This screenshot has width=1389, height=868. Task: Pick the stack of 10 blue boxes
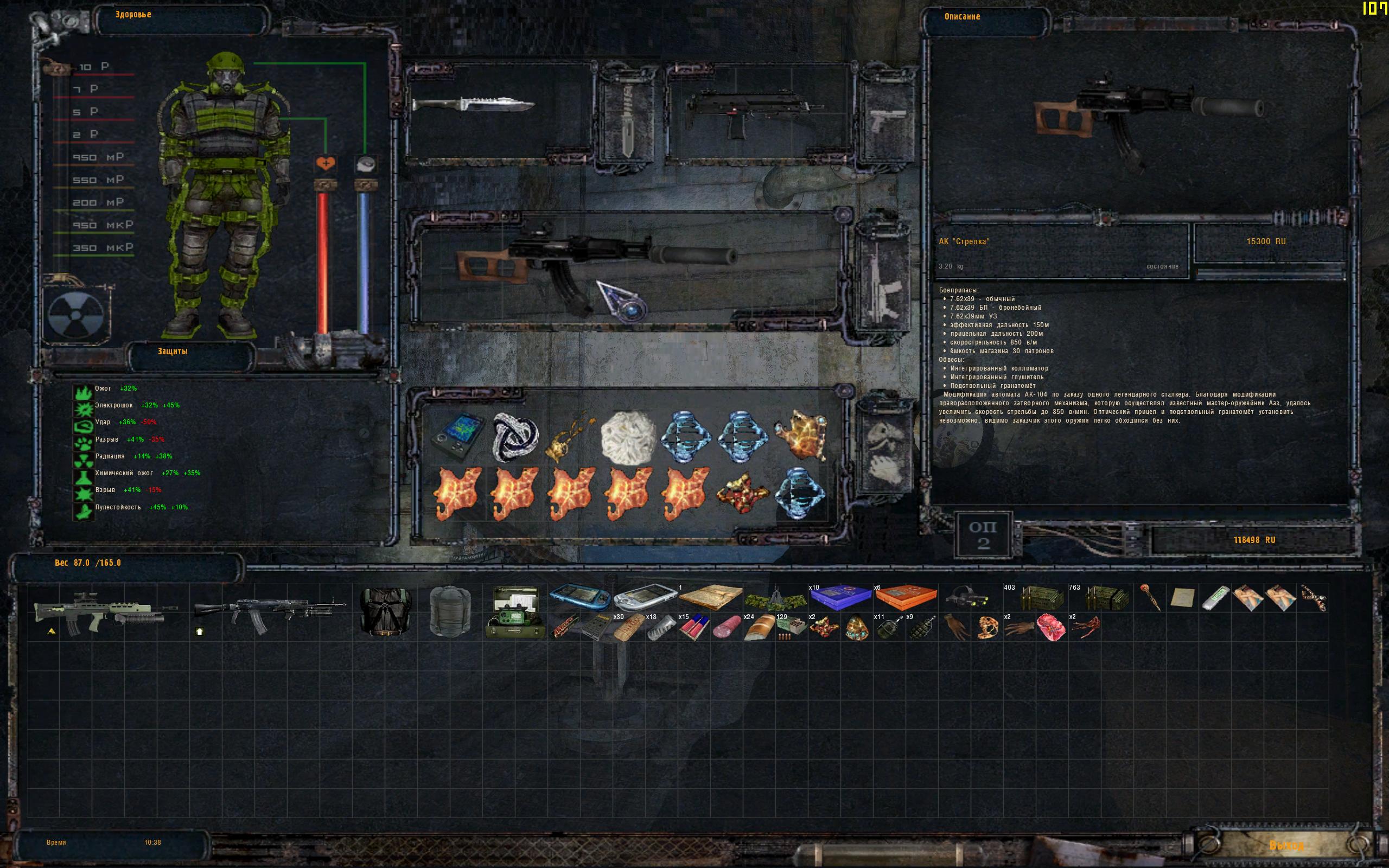pos(840,597)
